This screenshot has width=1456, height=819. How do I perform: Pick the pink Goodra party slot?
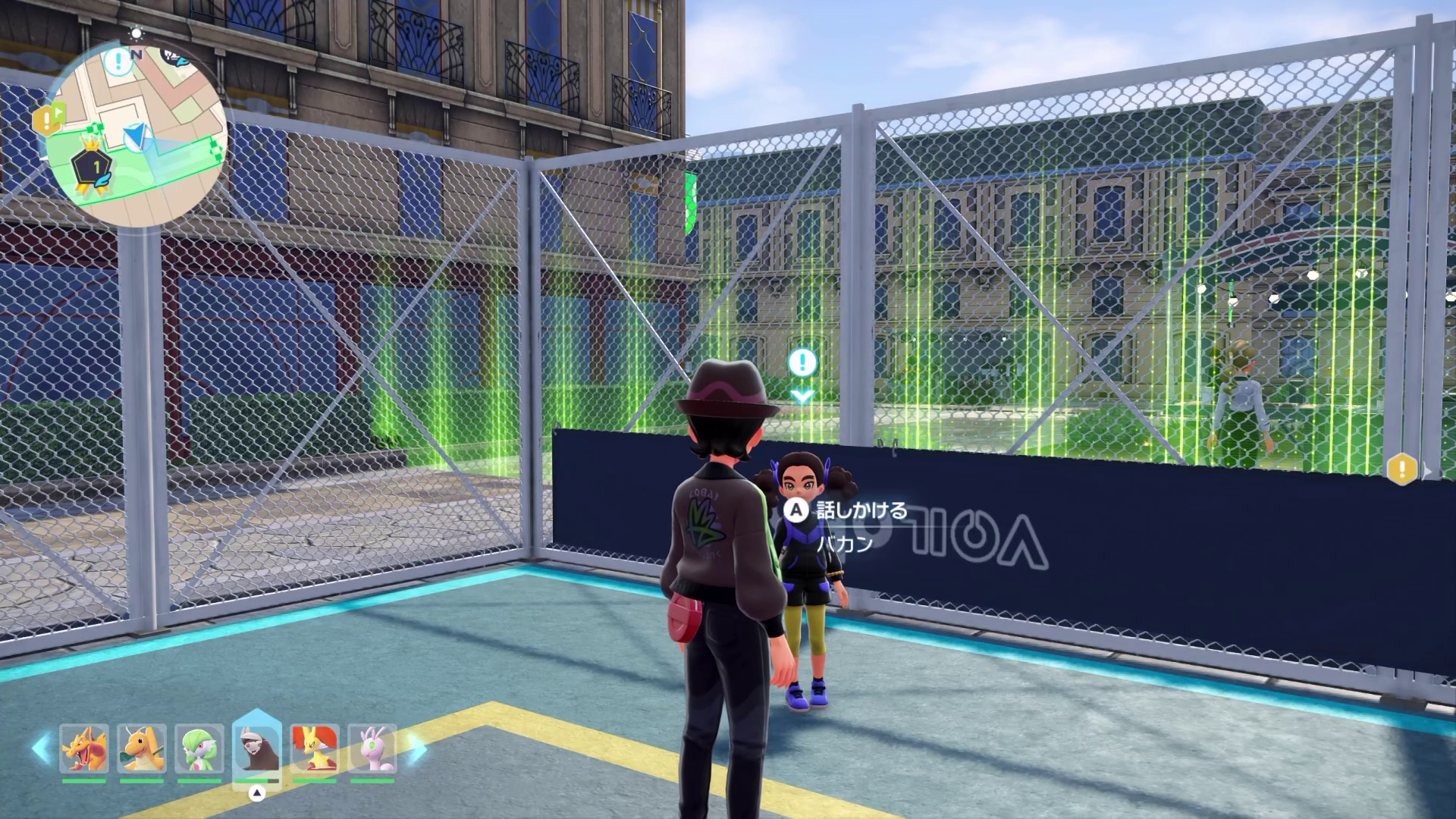tap(372, 748)
